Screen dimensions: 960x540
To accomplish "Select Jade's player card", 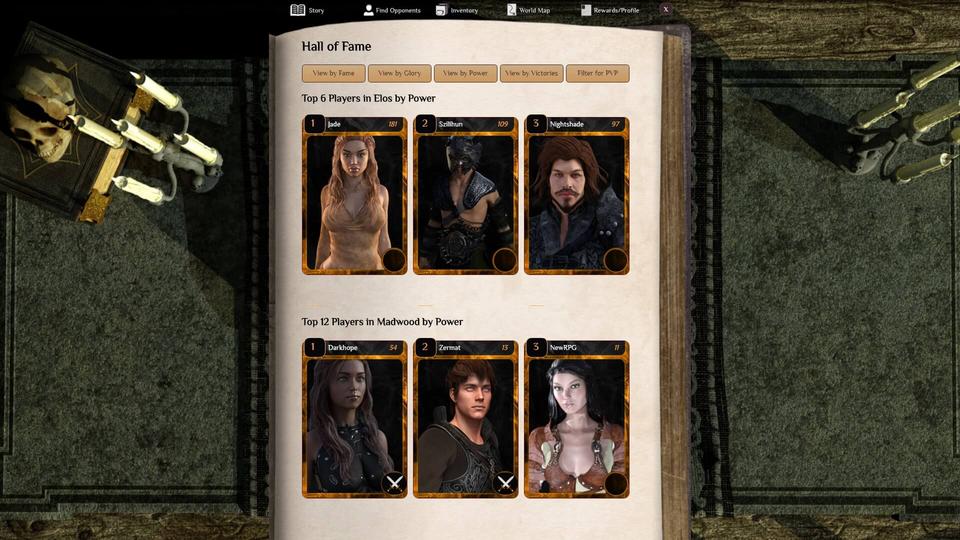I will click(x=354, y=200).
